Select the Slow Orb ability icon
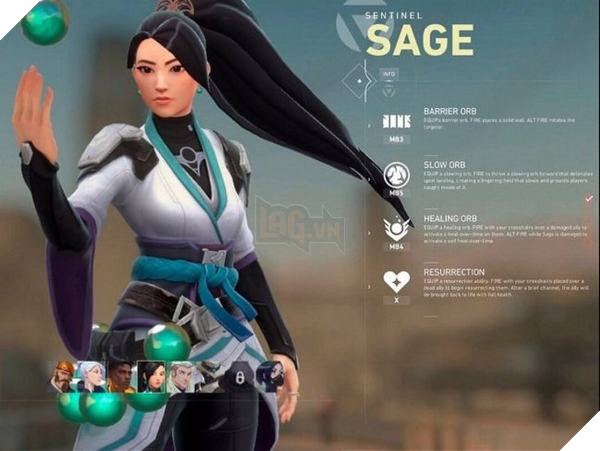This screenshot has height=451, width=600. (x=397, y=175)
